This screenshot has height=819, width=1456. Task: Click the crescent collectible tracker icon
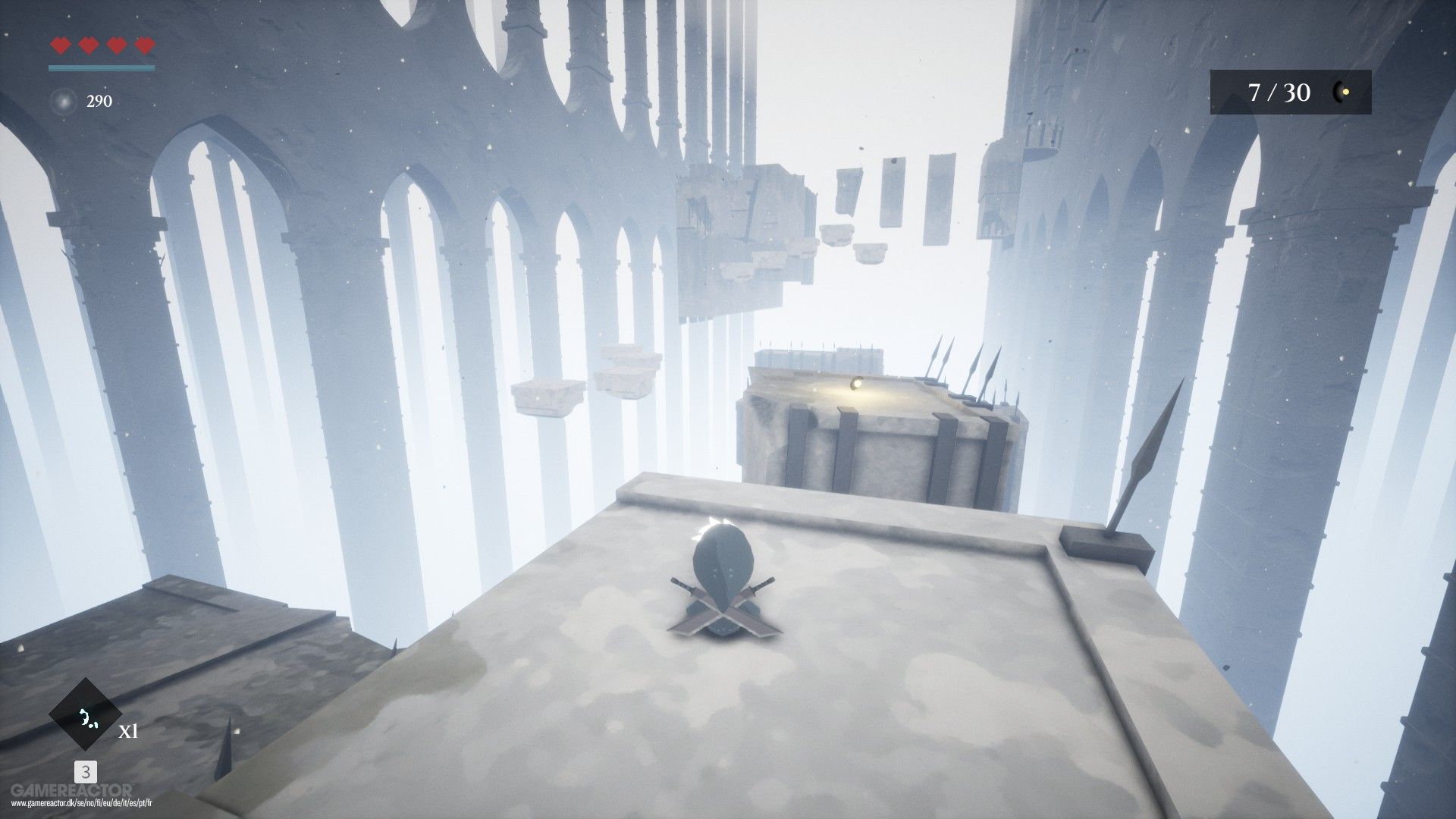click(x=1341, y=93)
